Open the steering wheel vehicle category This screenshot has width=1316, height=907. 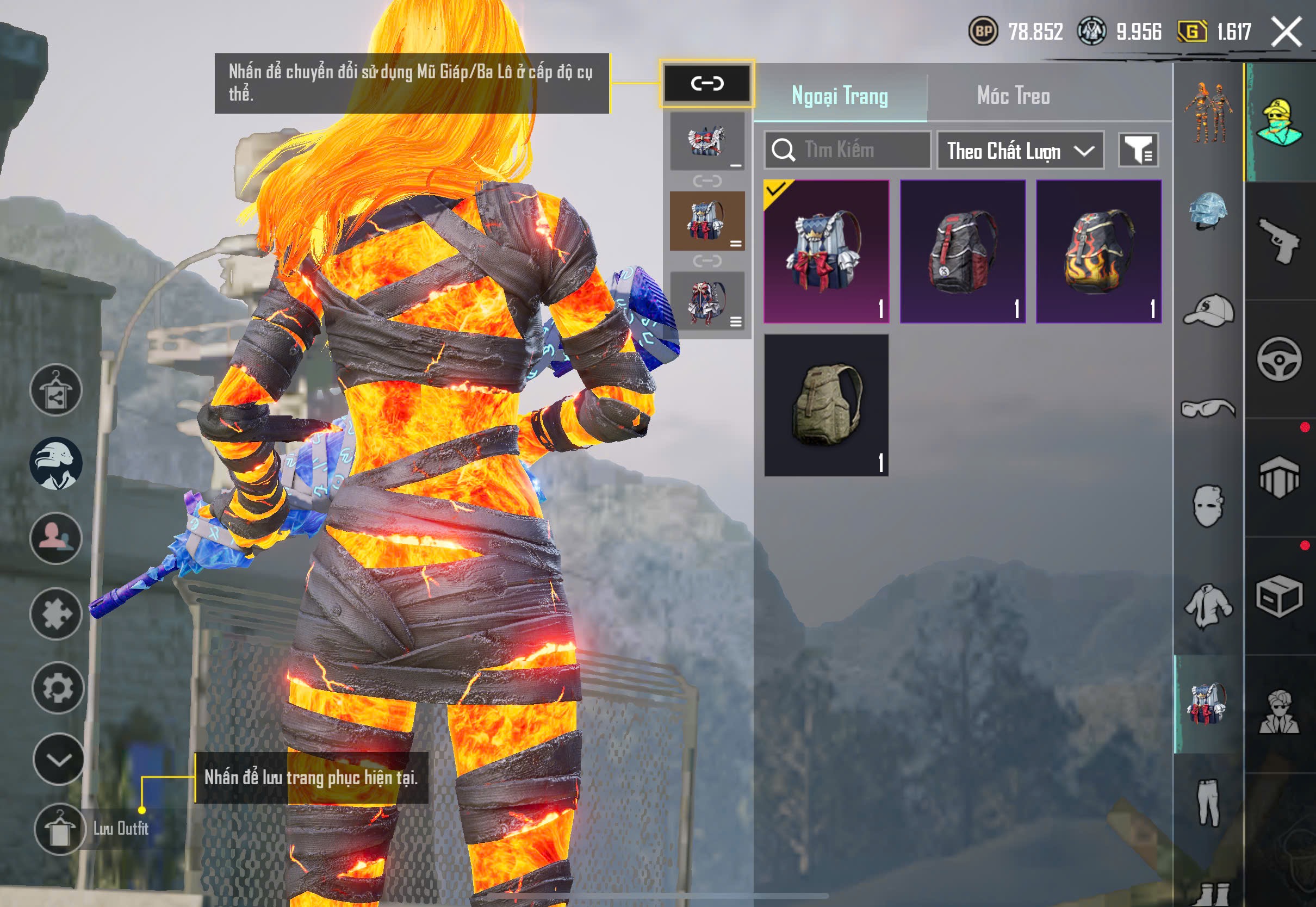(x=1279, y=359)
